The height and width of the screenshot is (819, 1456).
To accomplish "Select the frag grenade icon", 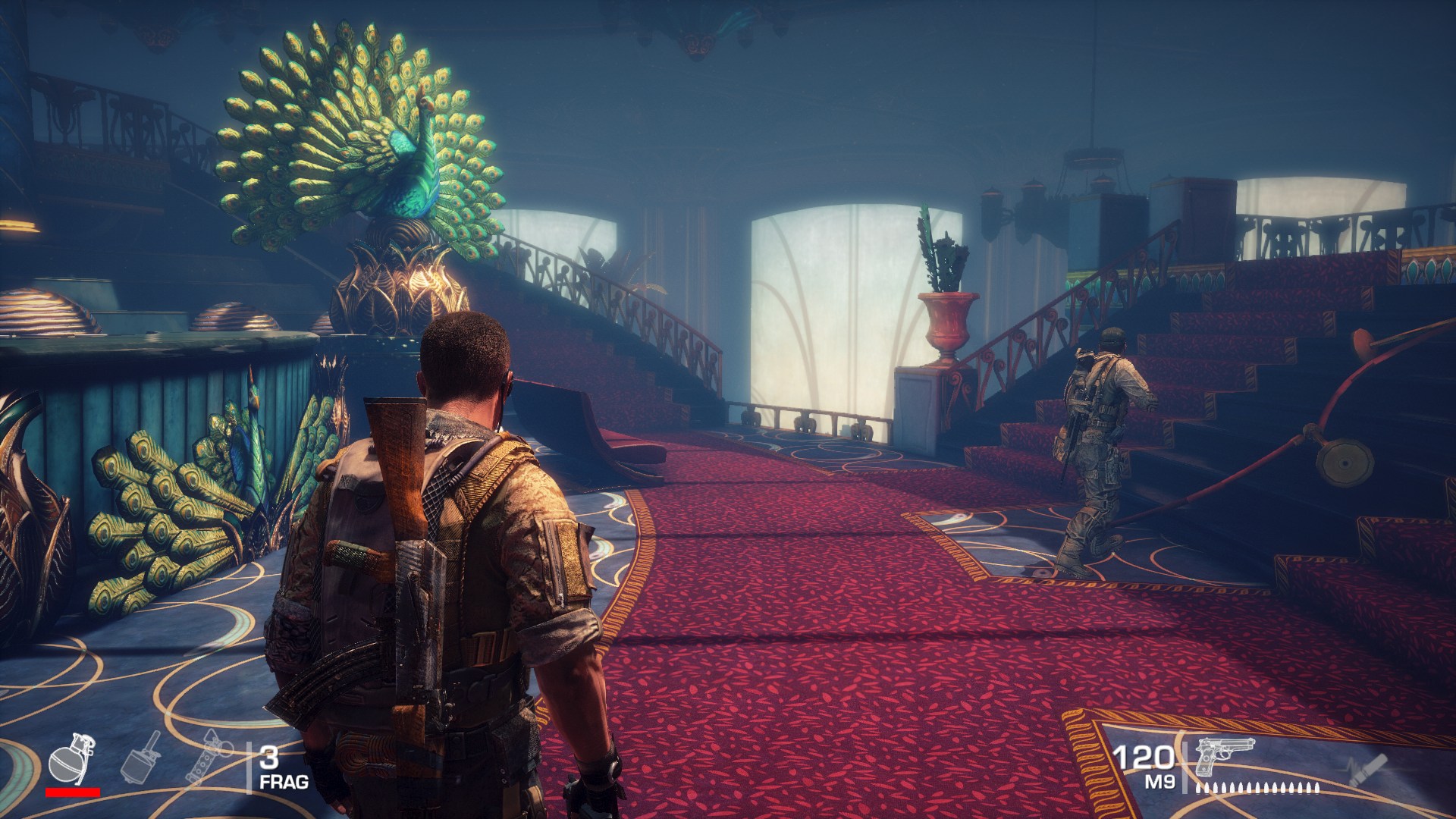I will [71, 757].
